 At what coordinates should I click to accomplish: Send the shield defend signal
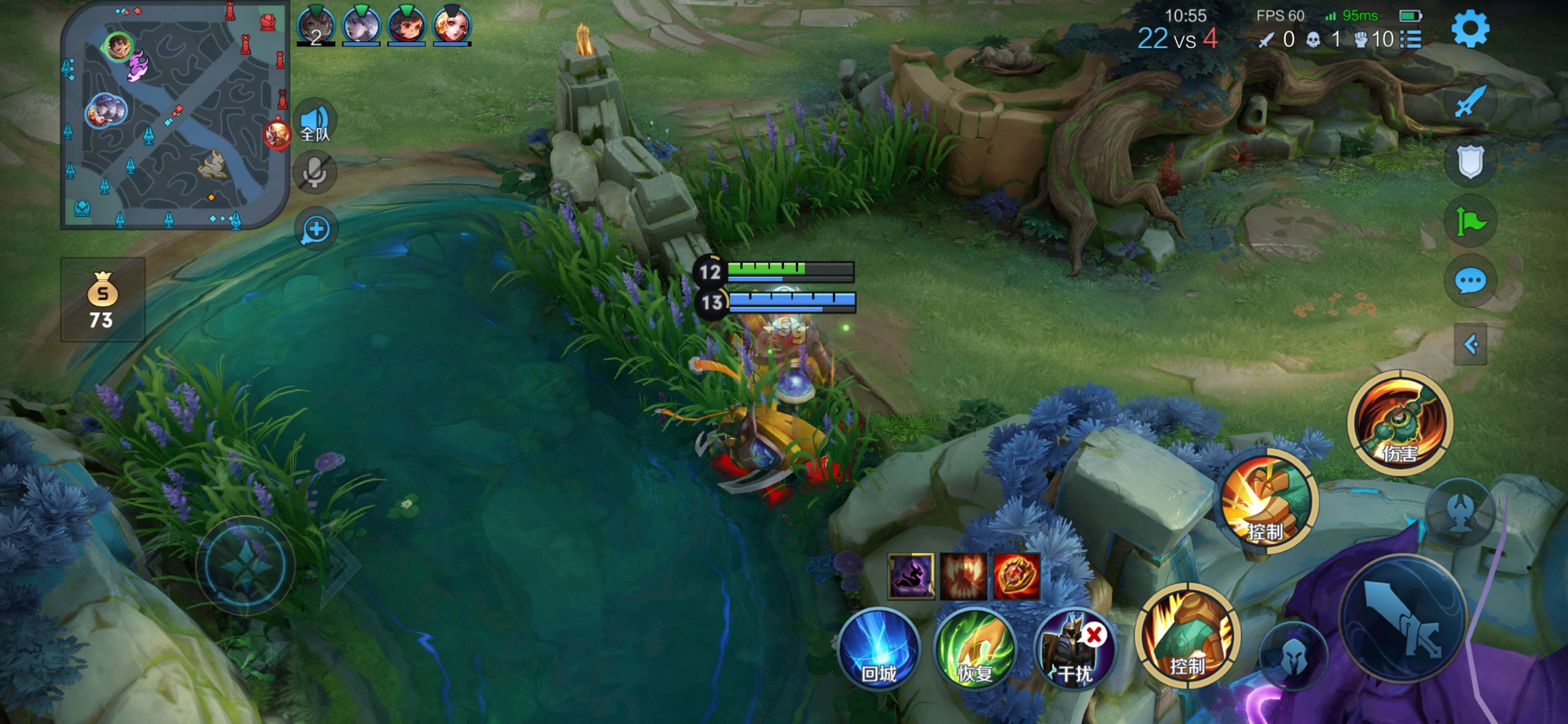point(1470,161)
